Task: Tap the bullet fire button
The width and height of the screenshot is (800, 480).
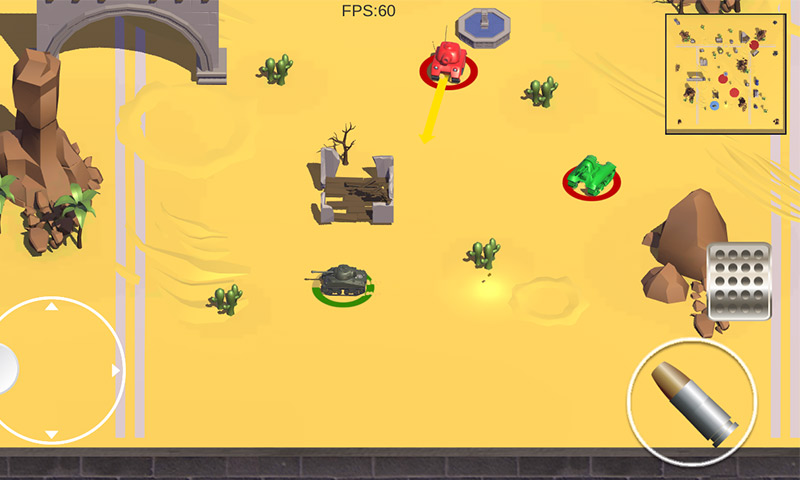Action: (x=692, y=400)
